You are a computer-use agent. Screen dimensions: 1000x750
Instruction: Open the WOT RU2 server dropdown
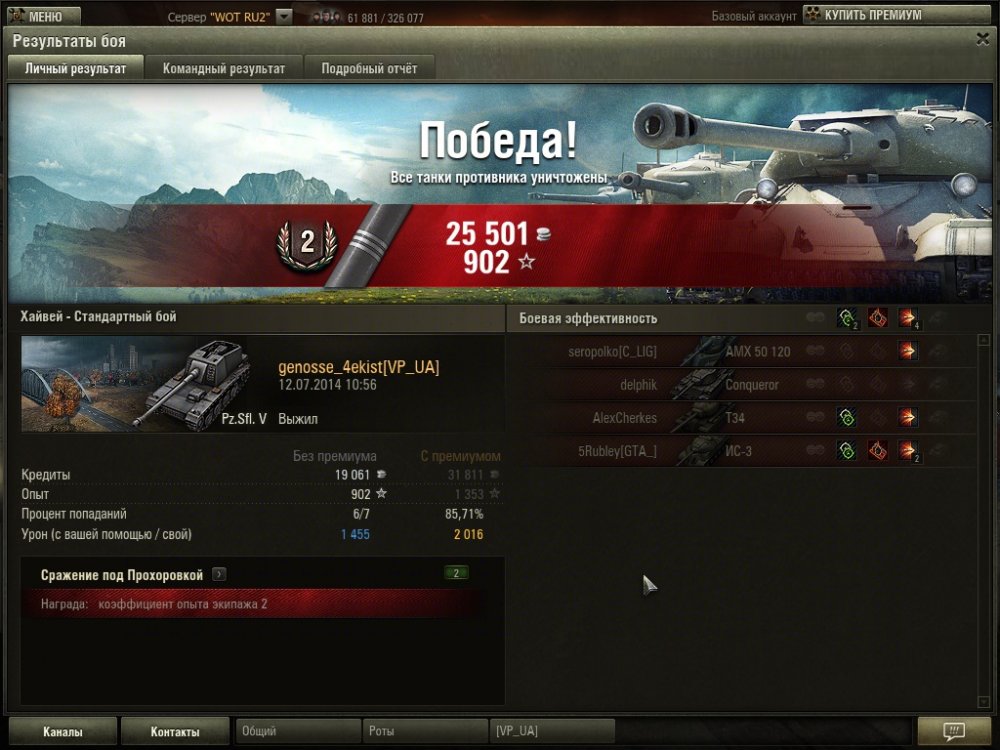(284, 17)
